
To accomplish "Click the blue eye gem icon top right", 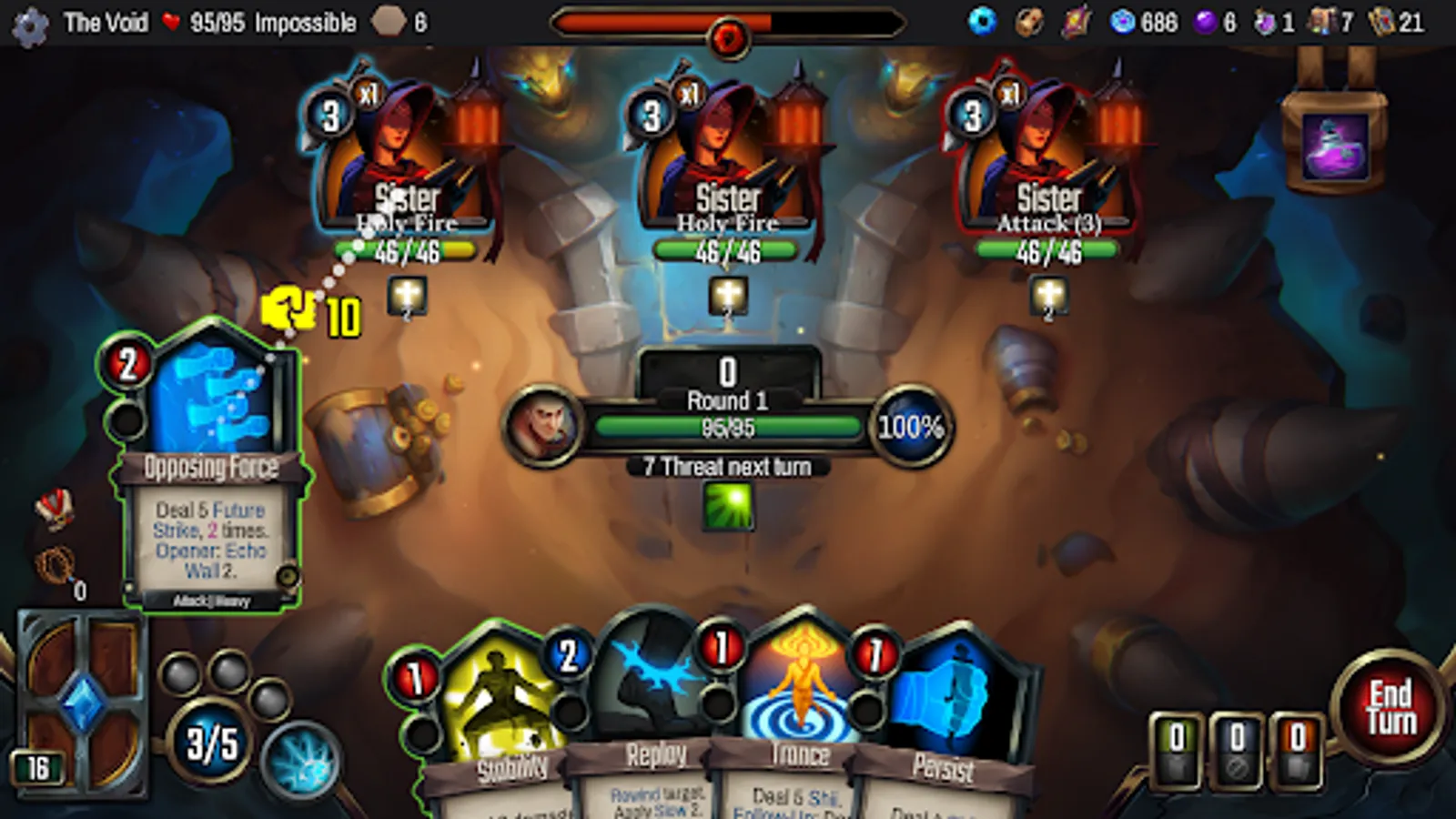I will pos(983,22).
